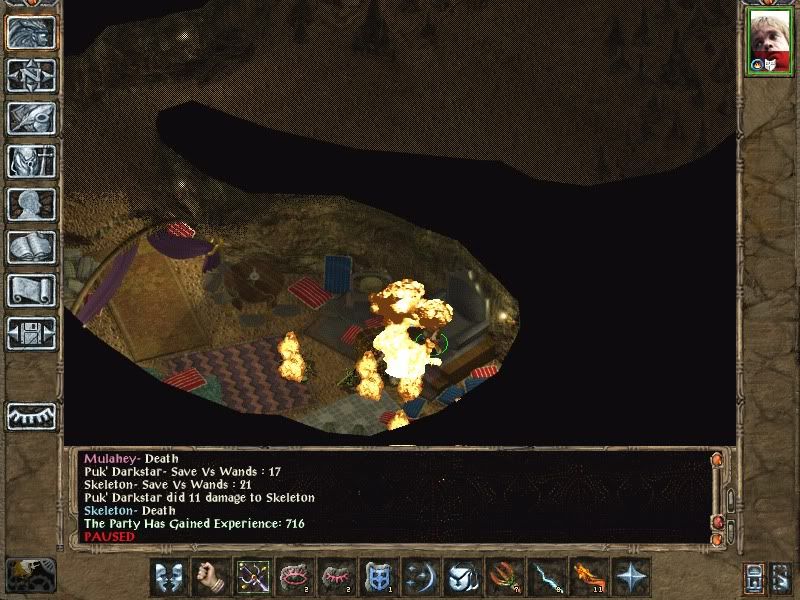Open the options floppy disk button
Image resolution: width=800 pixels, height=600 pixels.
pos(30,333)
